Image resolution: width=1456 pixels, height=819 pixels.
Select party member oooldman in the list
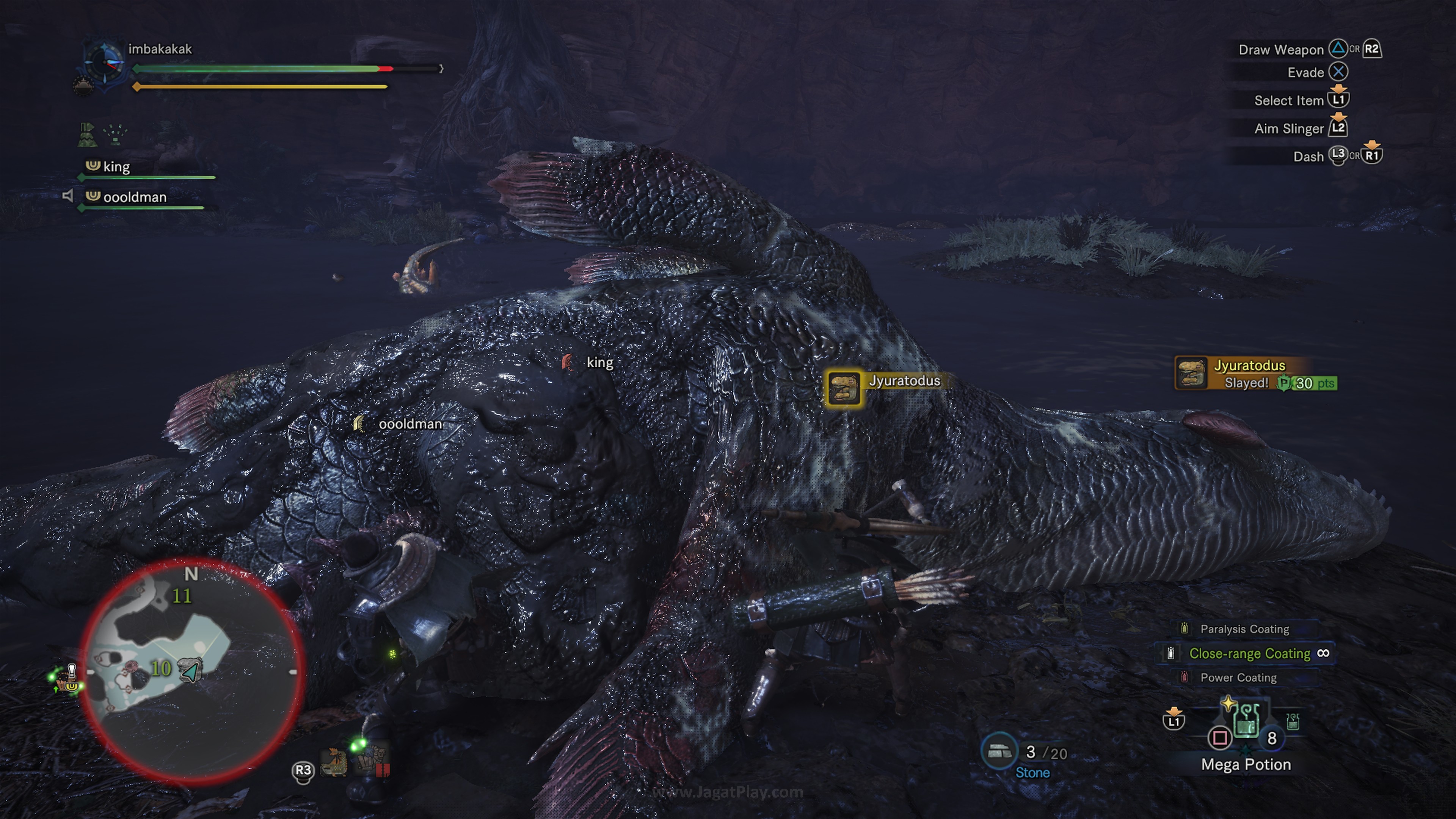pos(134,197)
